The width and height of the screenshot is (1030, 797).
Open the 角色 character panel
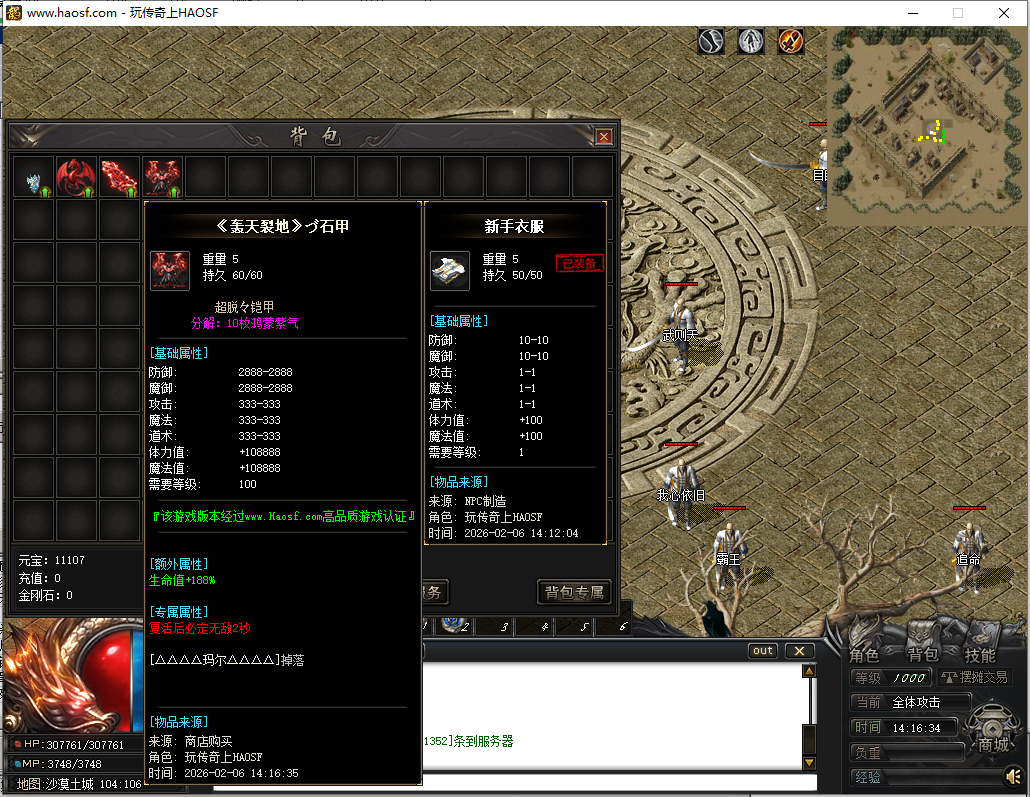864,655
